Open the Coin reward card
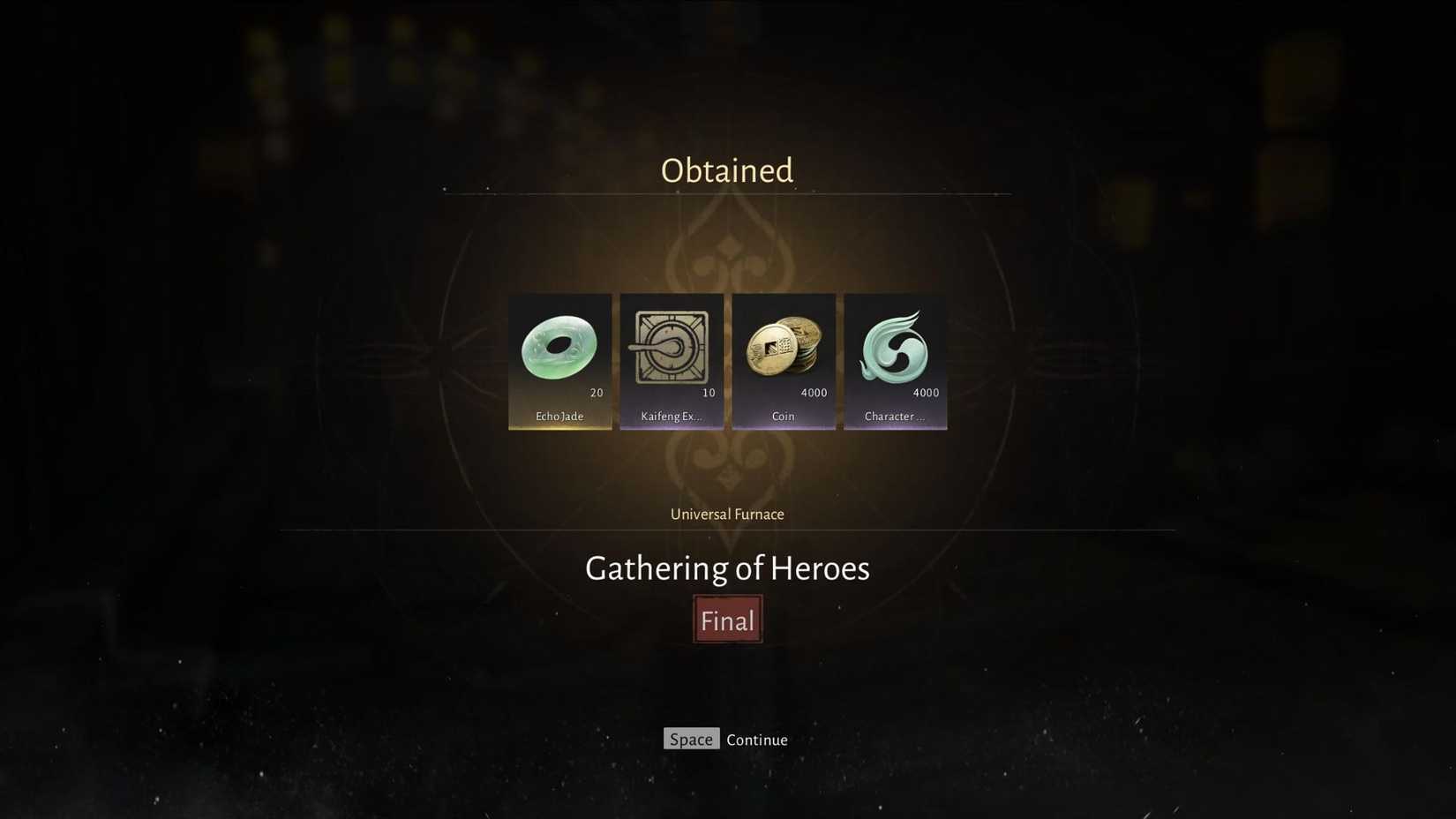This screenshot has height=819, width=1456. 784,360
